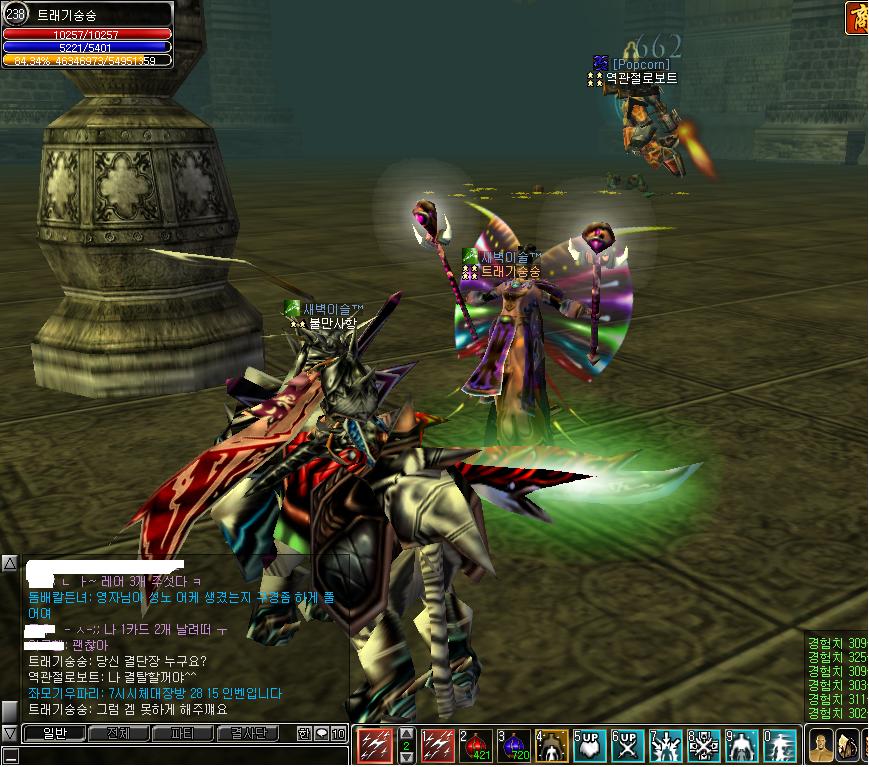Open the red 商 shop icon
Screen dimensions: 869x767
[857, 17]
